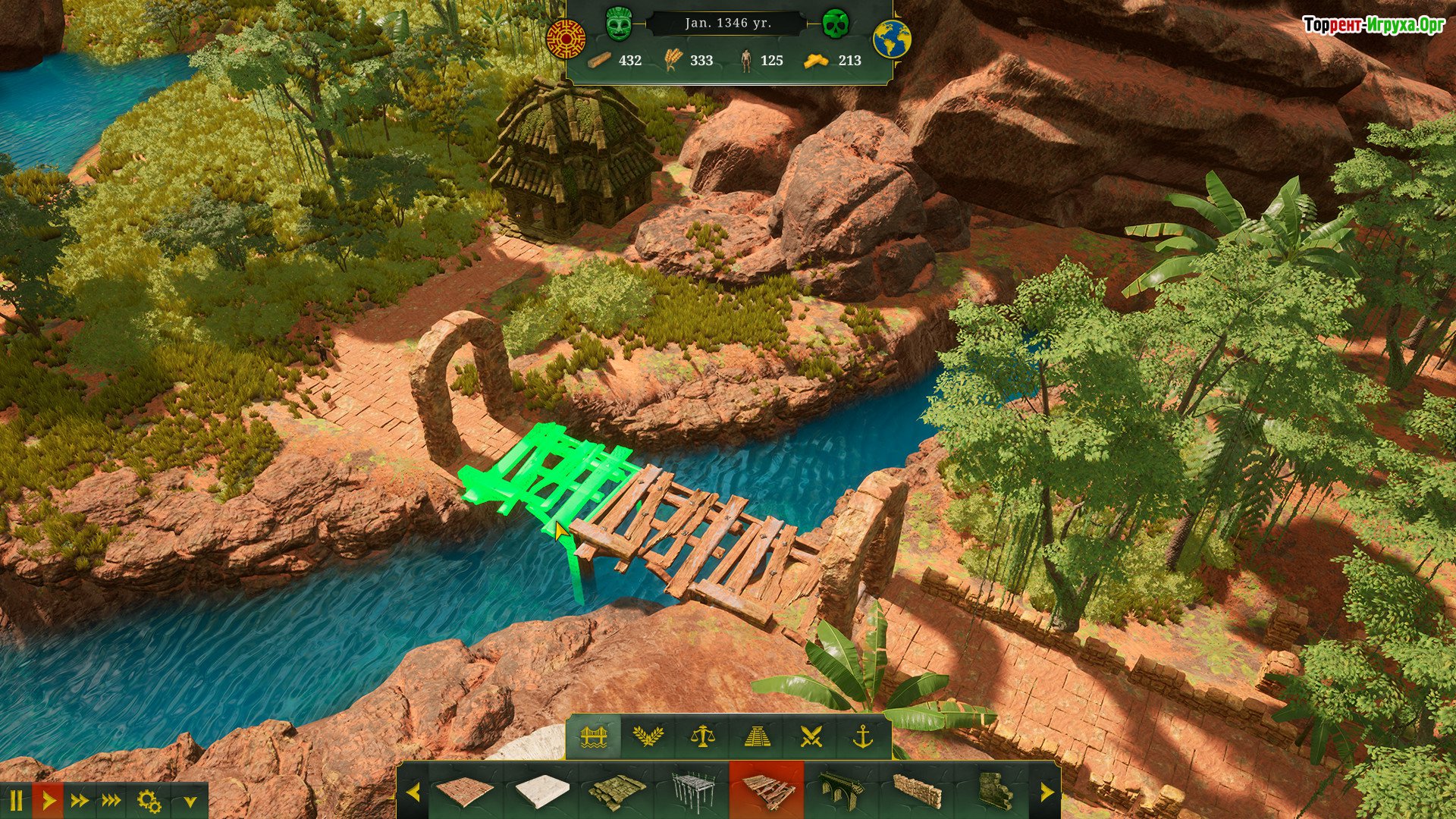Screen dimensions: 1456x819
Task: Select the white stone slab tile
Action: pyautogui.click(x=541, y=792)
